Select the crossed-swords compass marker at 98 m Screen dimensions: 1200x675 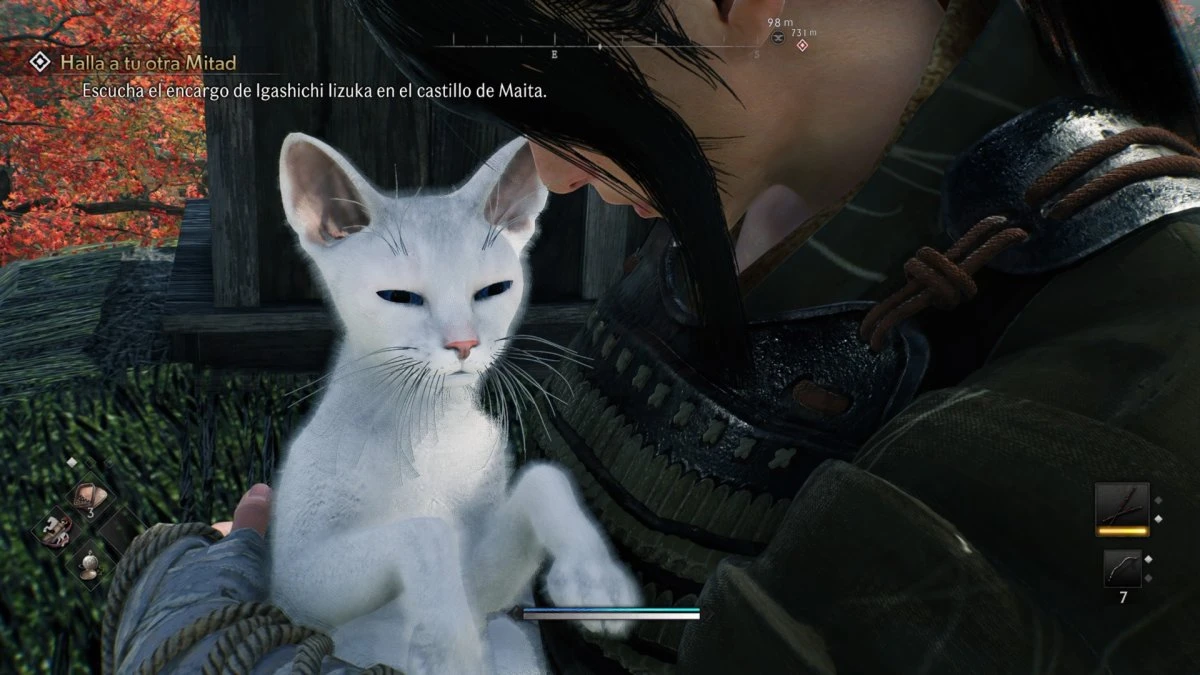(x=778, y=37)
